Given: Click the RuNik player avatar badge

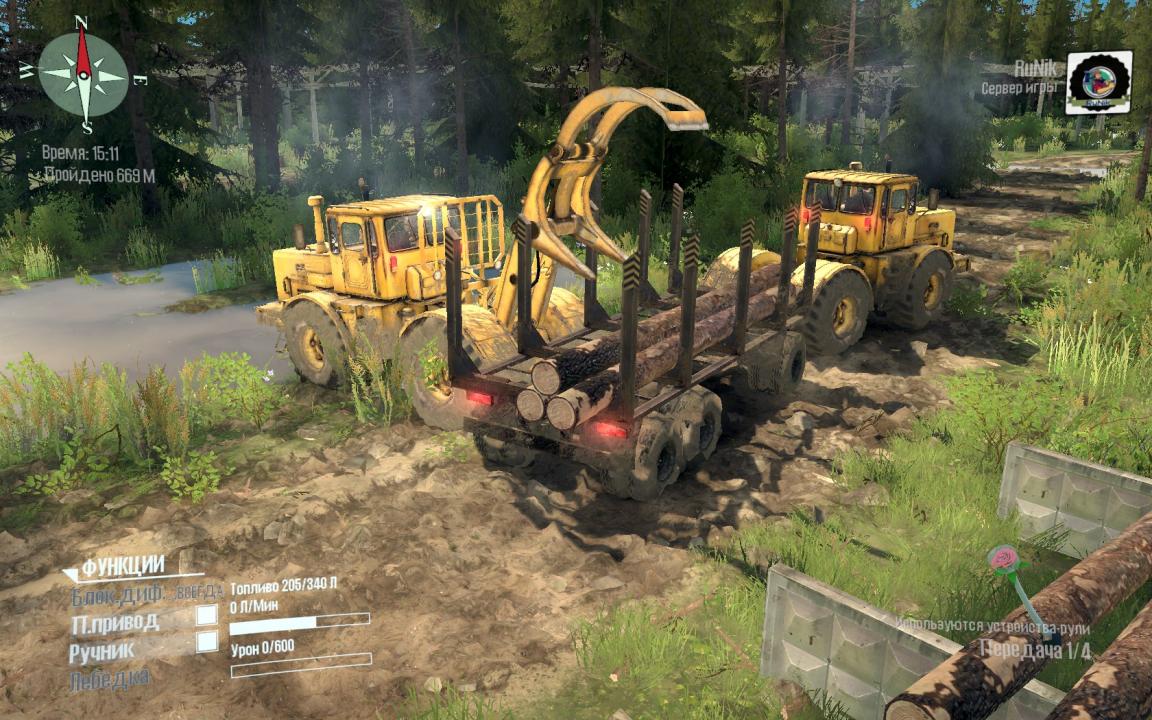Looking at the screenshot, I should click(x=1098, y=83).
